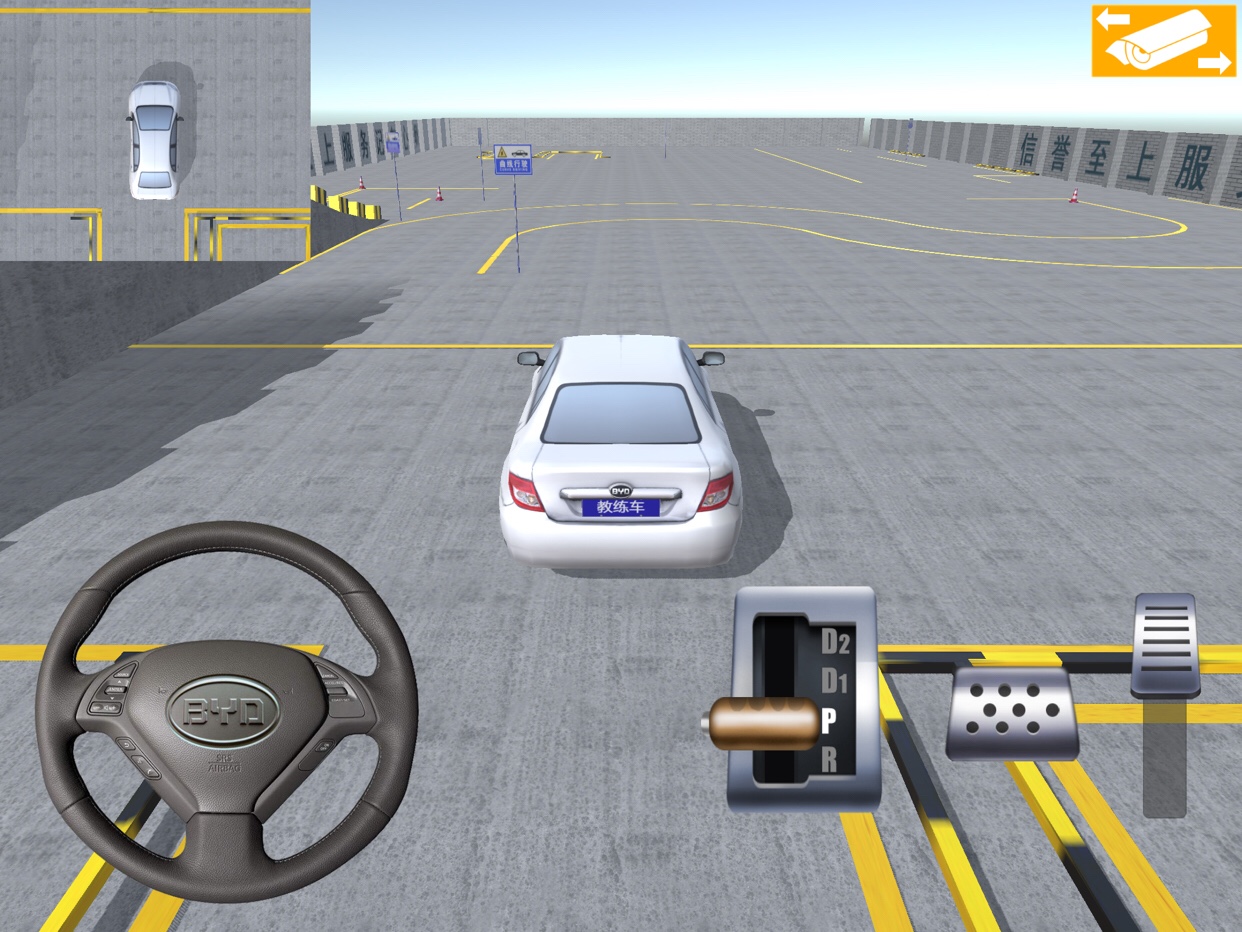Click the overhead top-down camera view
The width and height of the screenshot is (1242, 932).
(x=155, y=130)
